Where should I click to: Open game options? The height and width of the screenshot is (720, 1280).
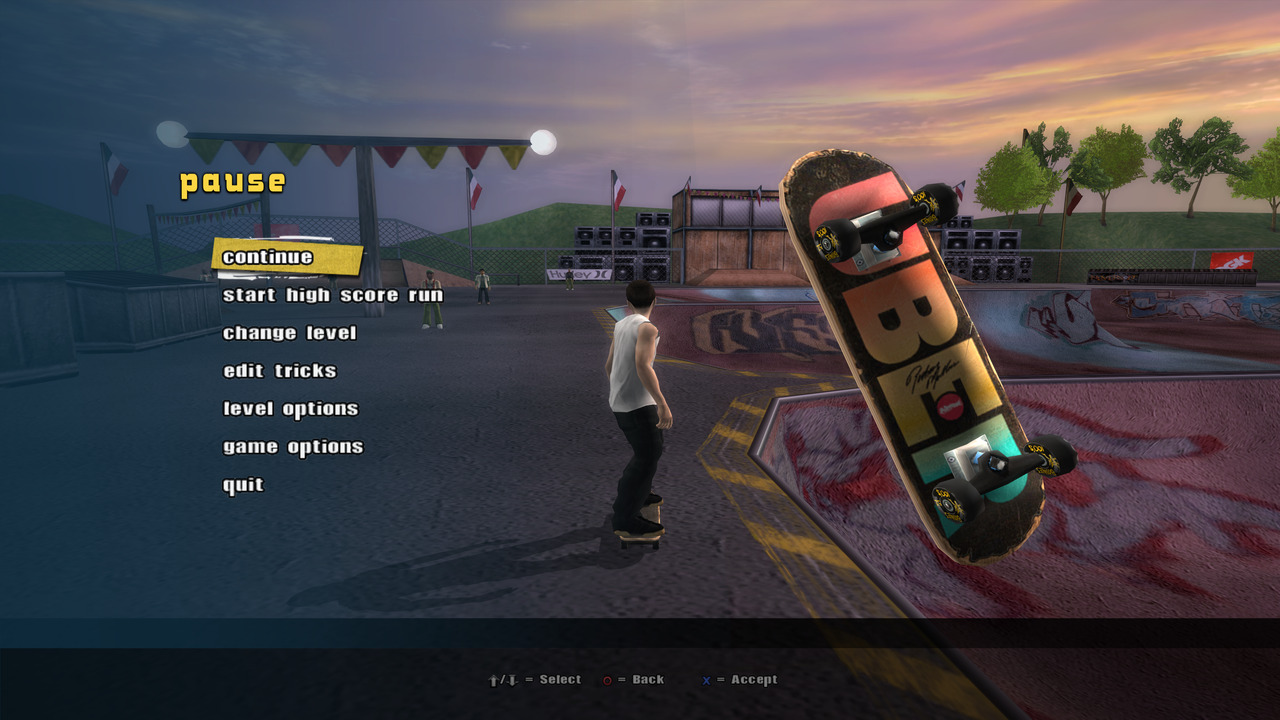point(292,447)
